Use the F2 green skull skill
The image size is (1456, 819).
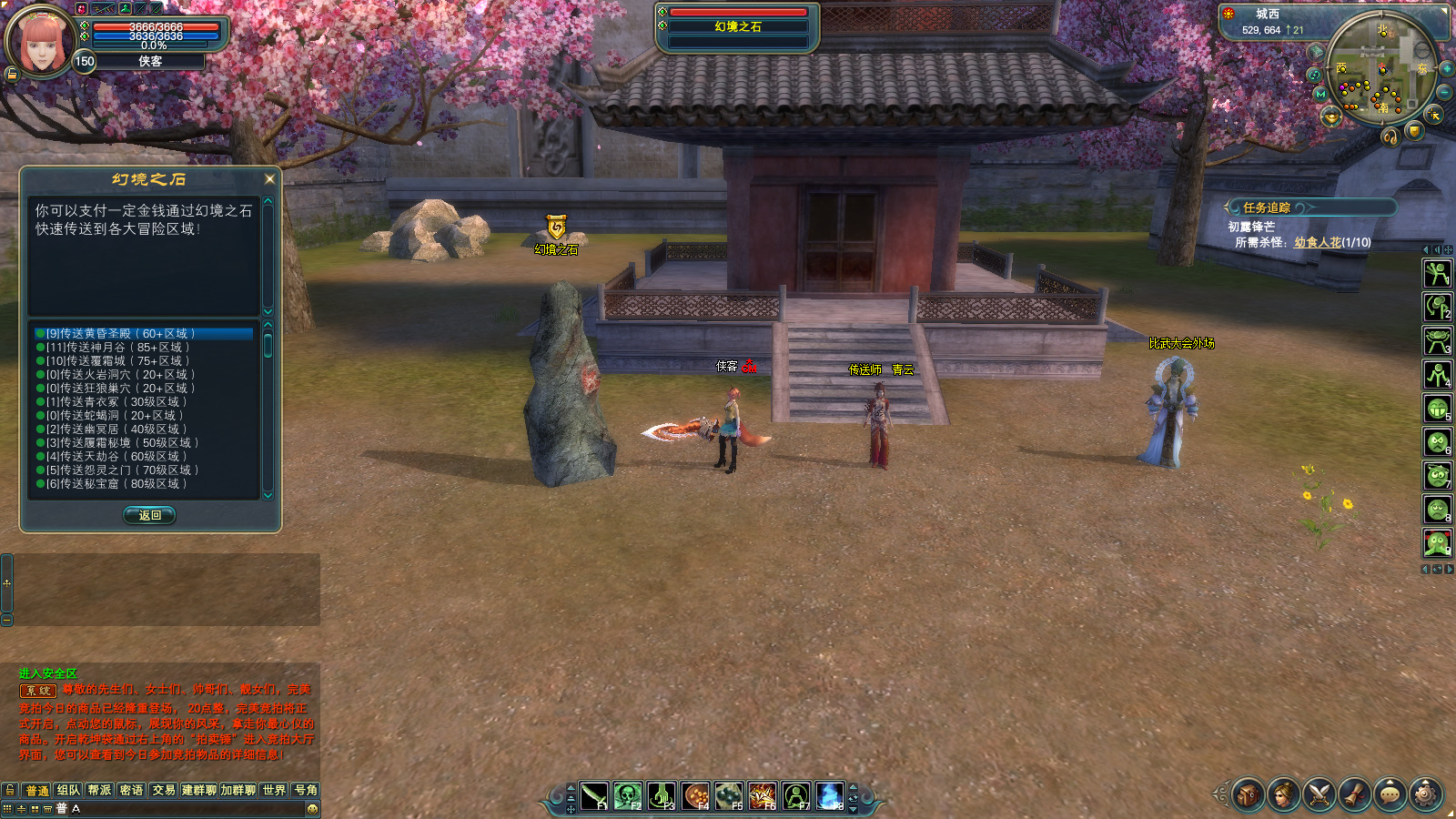coord(628,796)
